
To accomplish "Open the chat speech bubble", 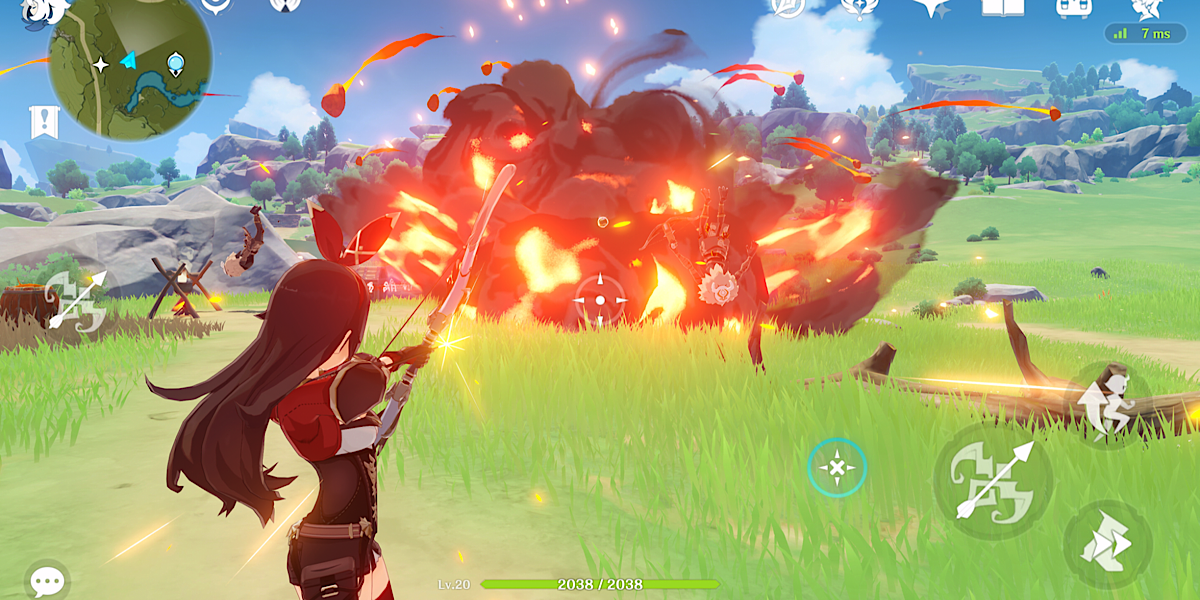I will (47, 580).
